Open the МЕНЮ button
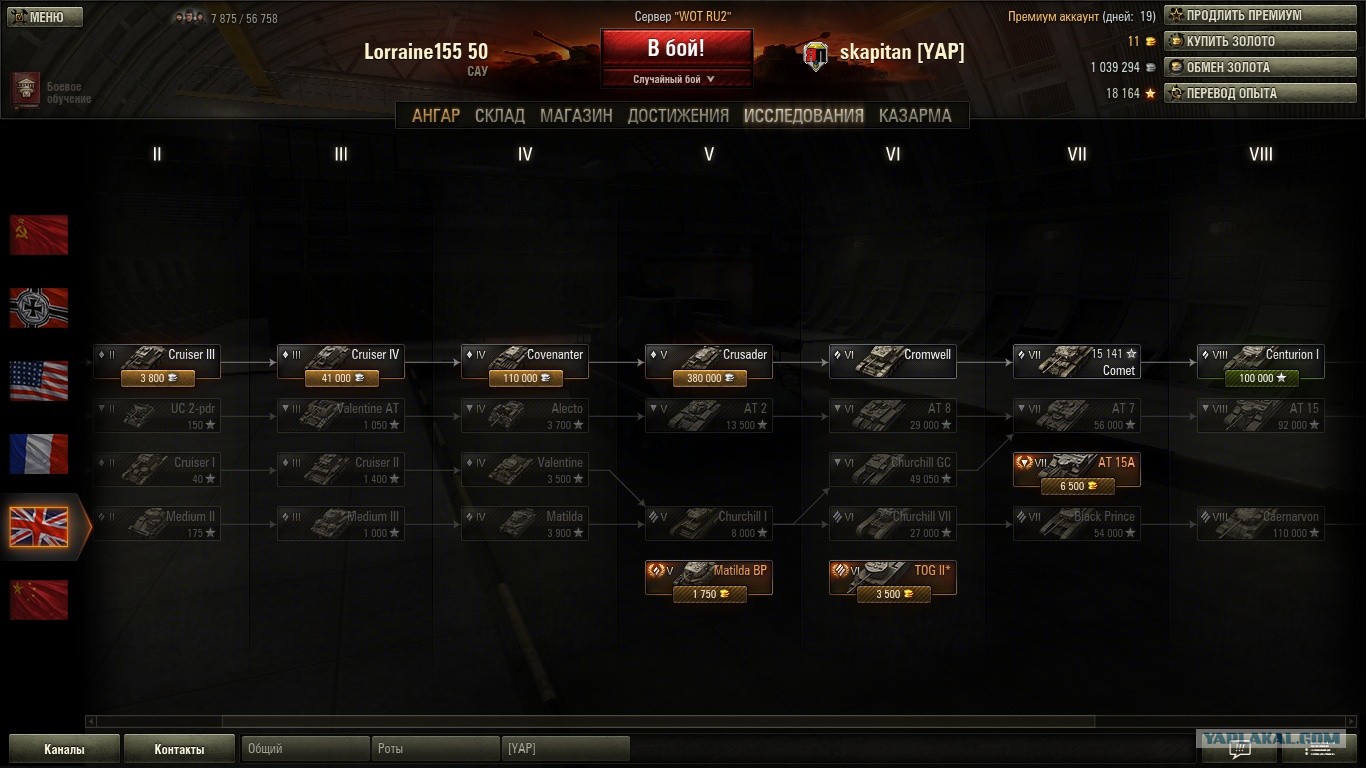The height and width of the screenshot is (768, 1366). (45, 17)
